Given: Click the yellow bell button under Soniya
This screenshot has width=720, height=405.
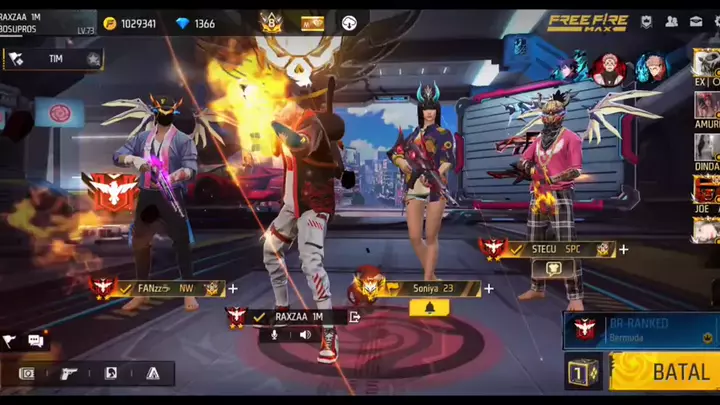Looking at the screenshot, I should click(429, 308).
